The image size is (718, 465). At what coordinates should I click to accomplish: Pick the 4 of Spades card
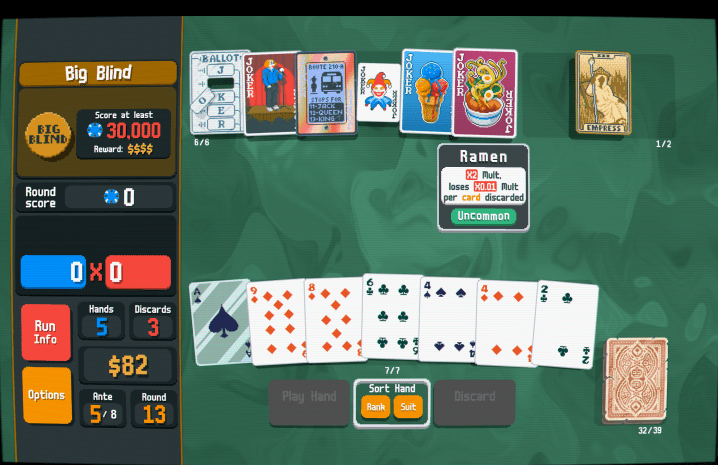446,320
